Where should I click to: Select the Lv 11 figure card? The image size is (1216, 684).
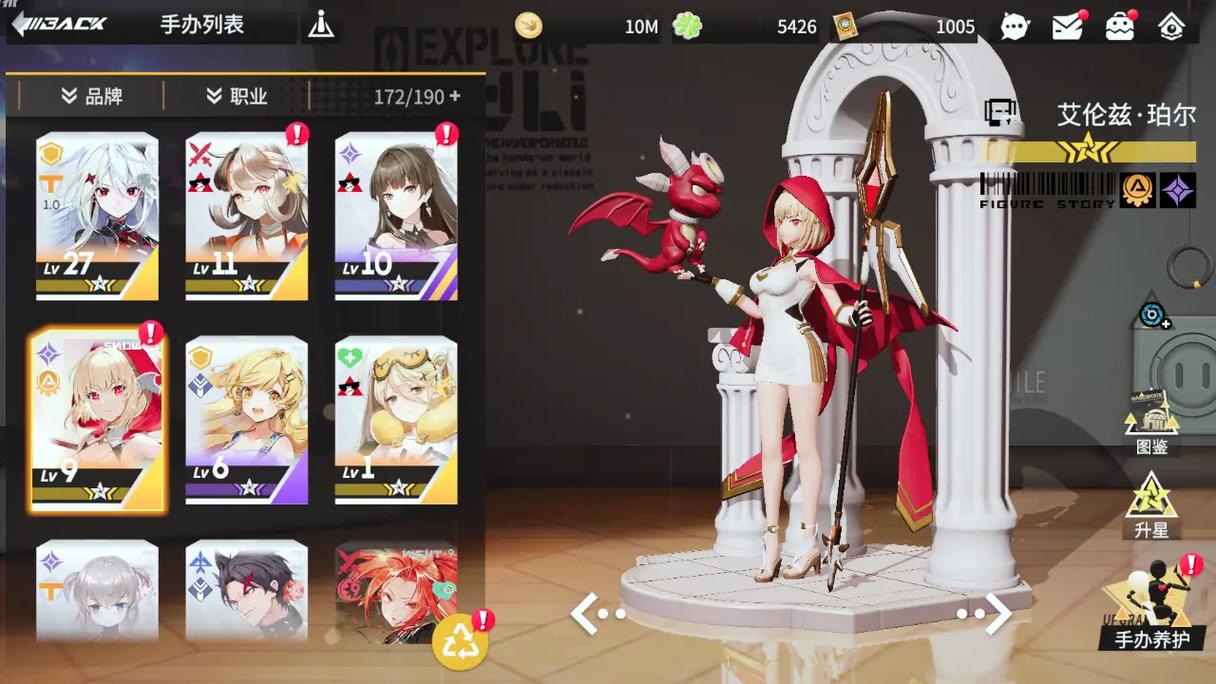point(247,216)
